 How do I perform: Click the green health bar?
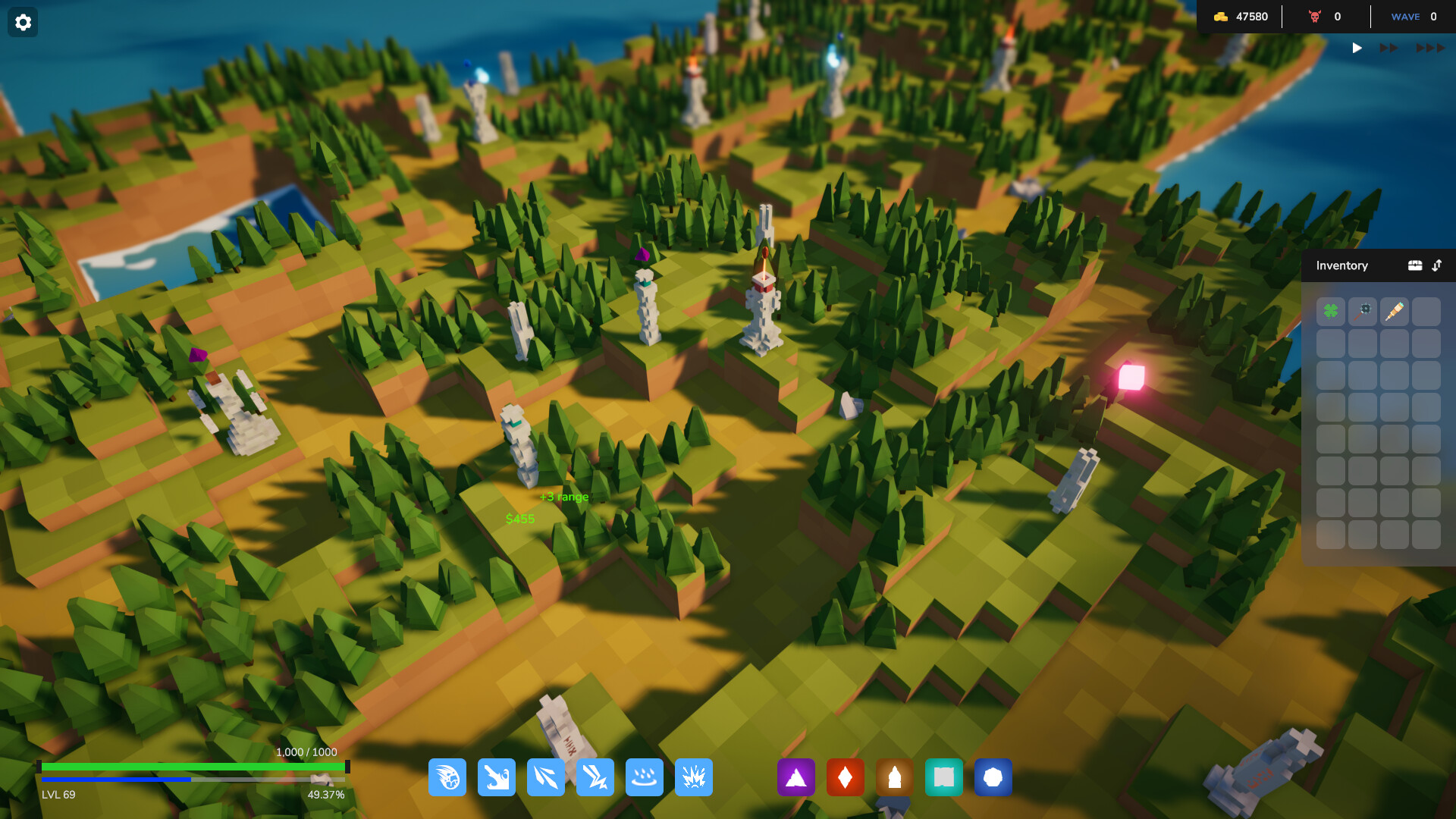coord(193,767)
